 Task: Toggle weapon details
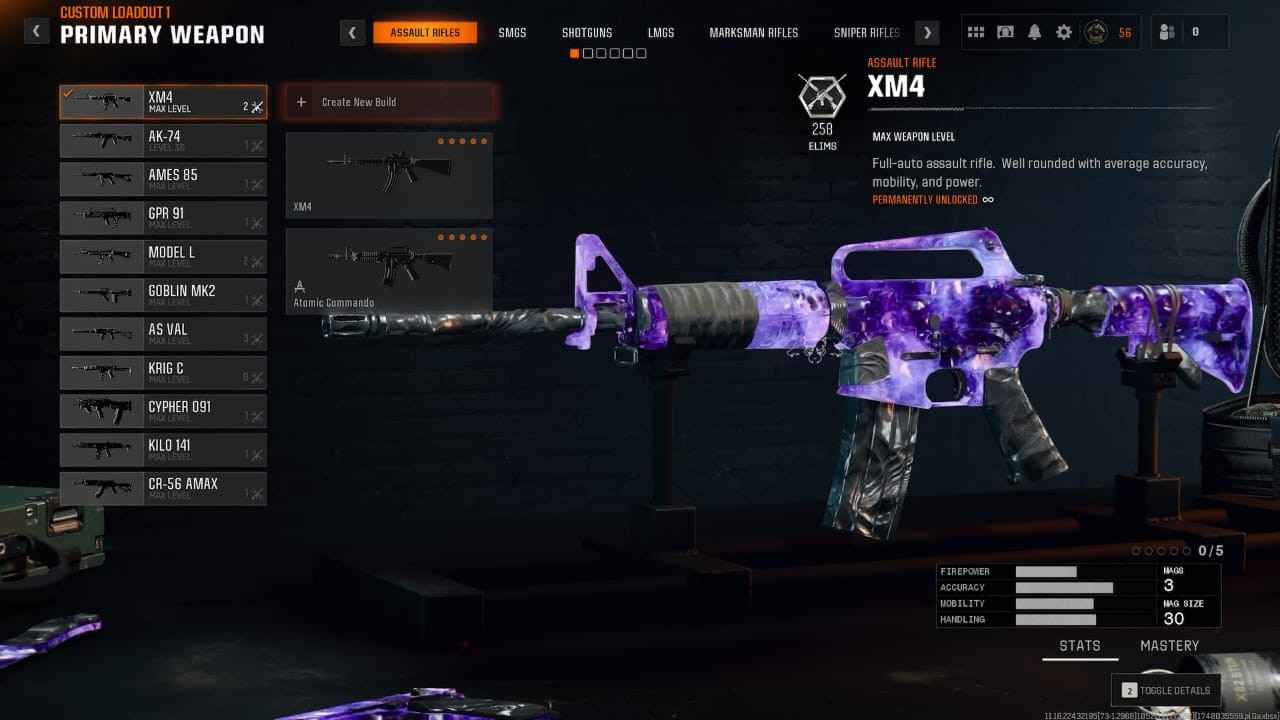click(1166, 690)
